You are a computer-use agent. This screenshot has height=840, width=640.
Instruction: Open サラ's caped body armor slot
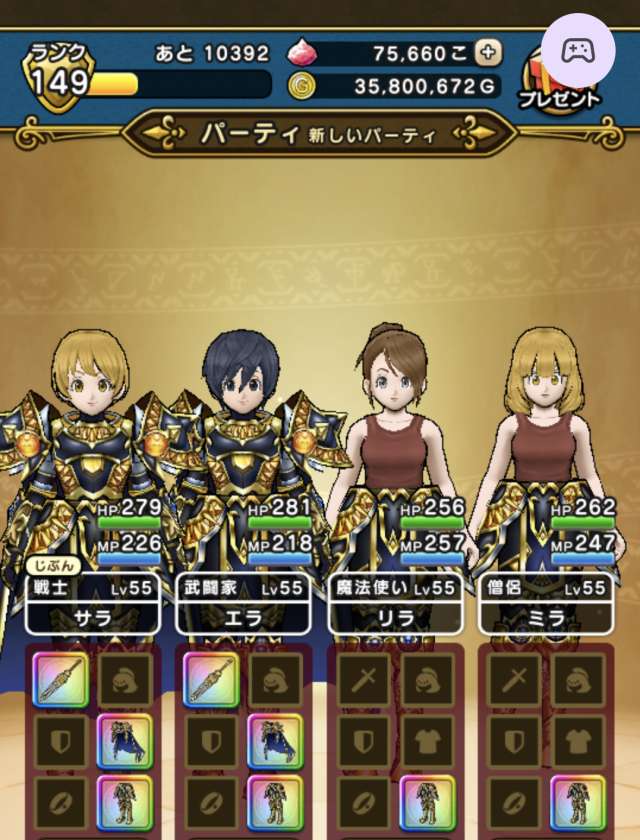[x=125, y=741]
